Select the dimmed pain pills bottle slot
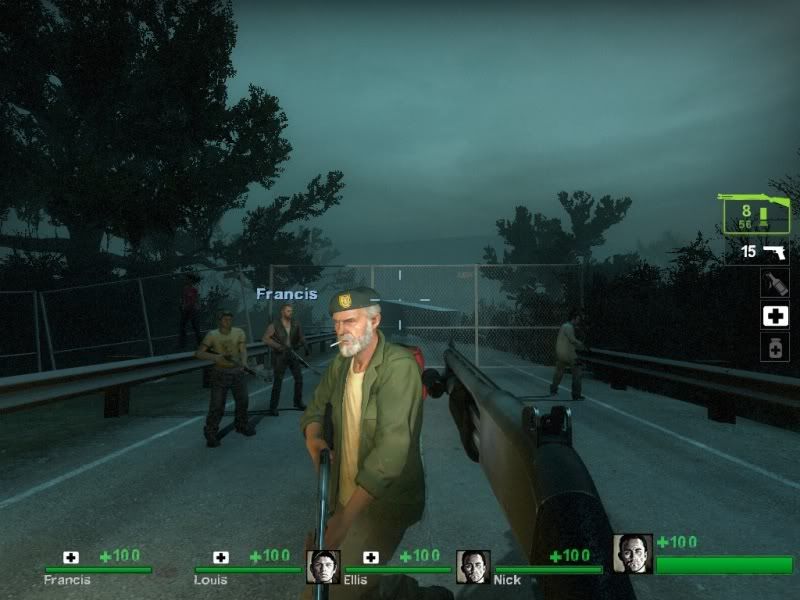The height and width of the screenshot is (600, 800). [775, 348]
